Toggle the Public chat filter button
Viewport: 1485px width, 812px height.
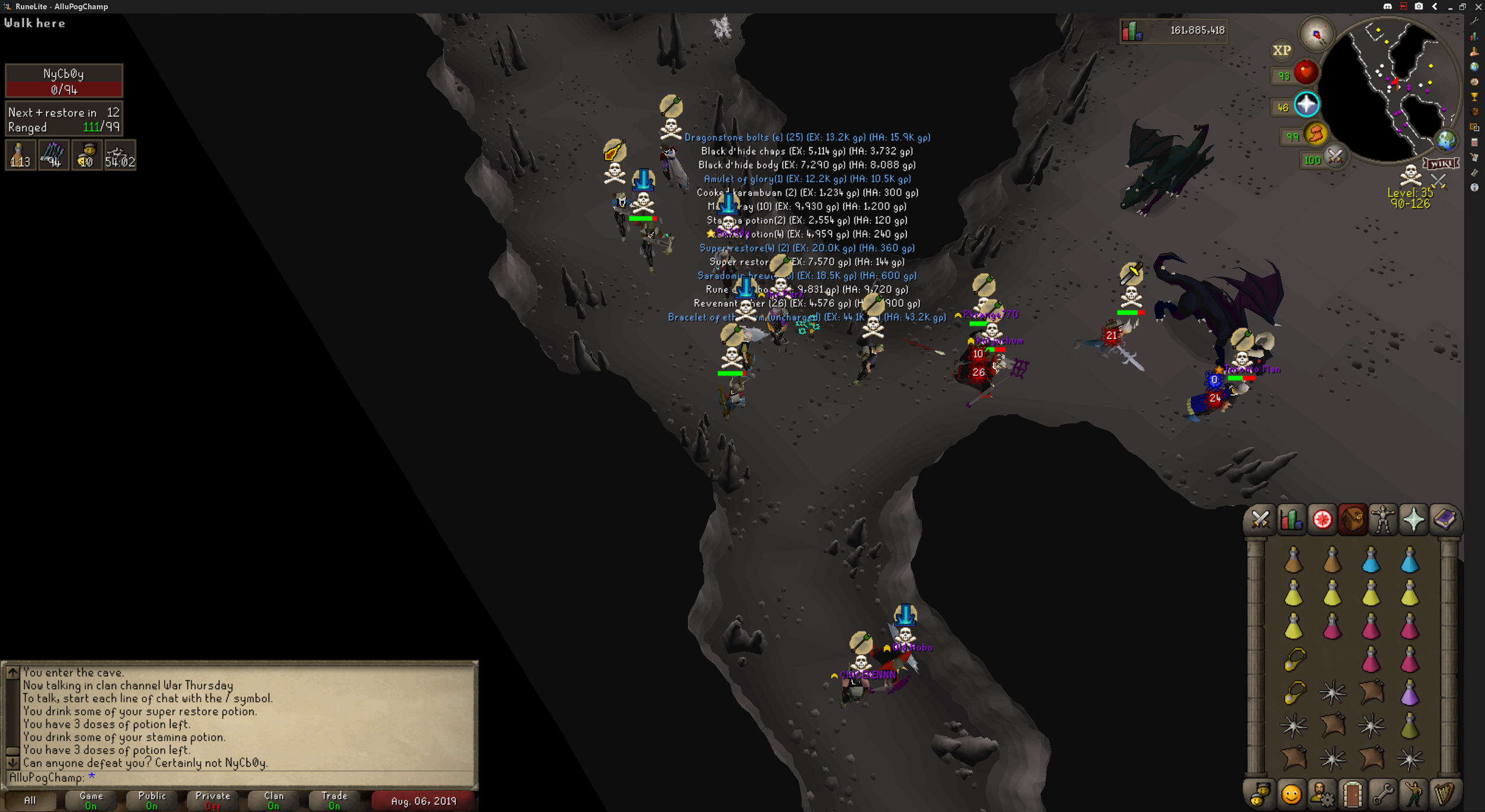(152, 800)
